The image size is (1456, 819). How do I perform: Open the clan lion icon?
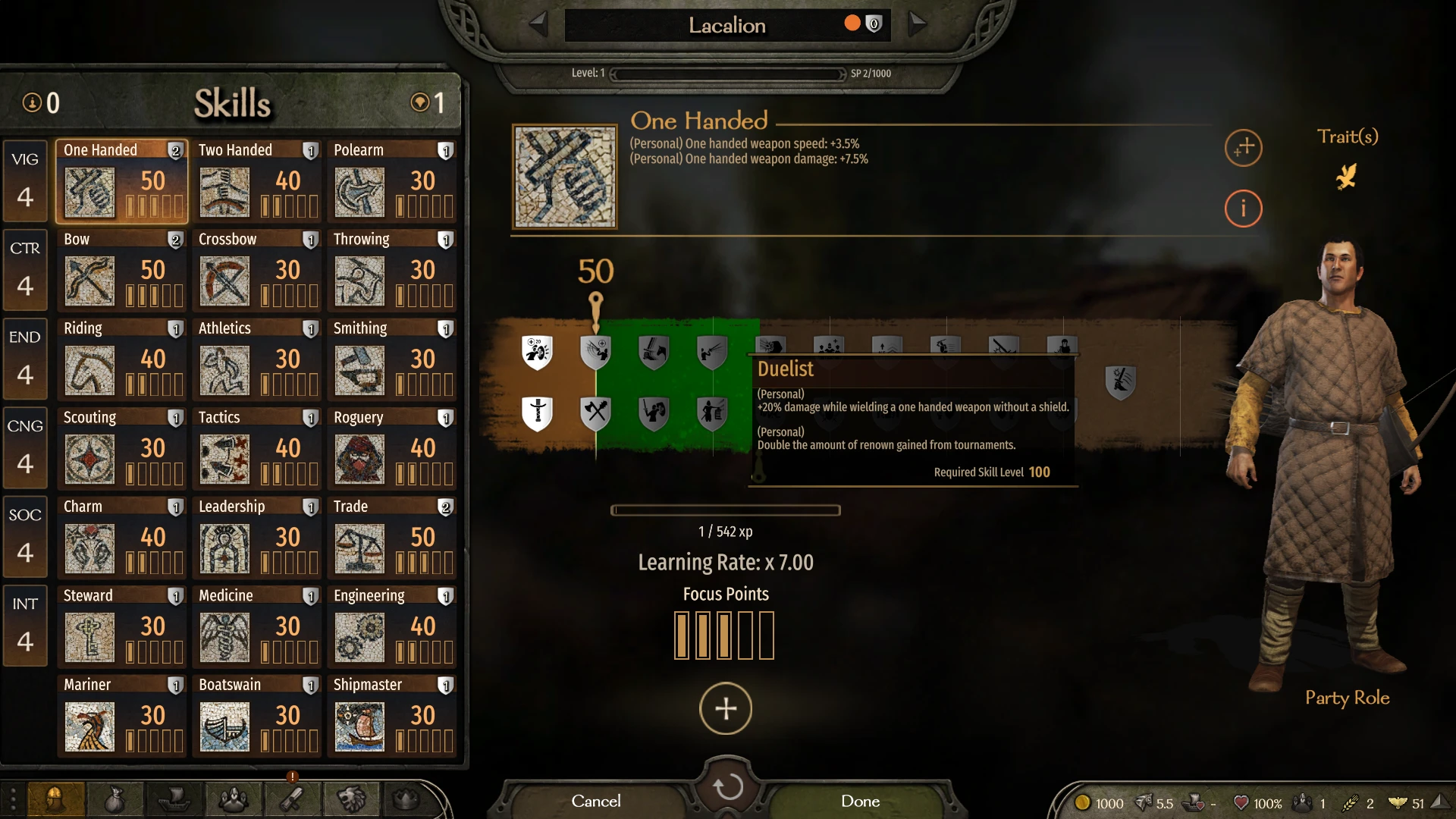[350, 799]
